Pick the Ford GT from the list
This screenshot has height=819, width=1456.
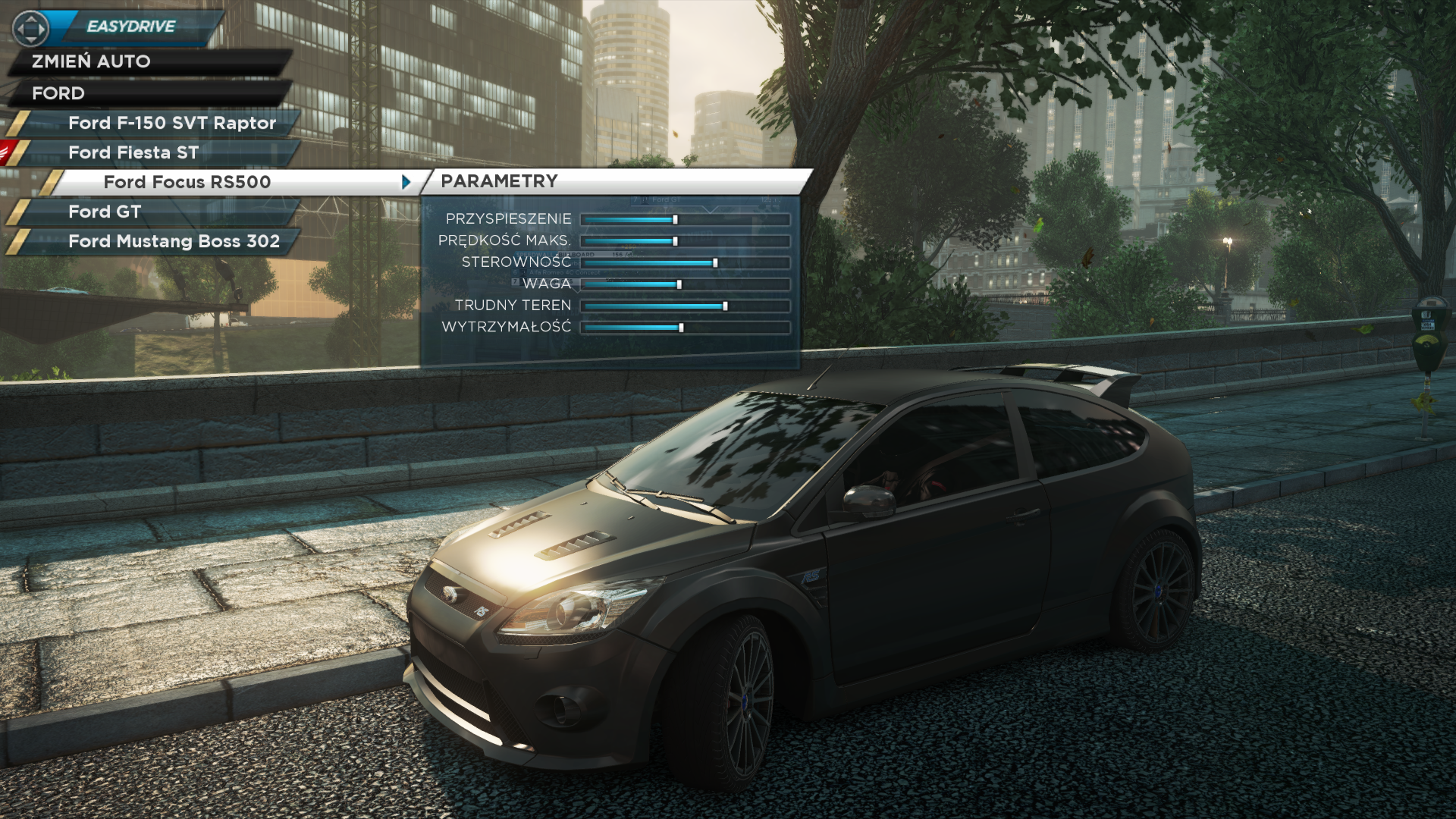[x=105, y=212]
